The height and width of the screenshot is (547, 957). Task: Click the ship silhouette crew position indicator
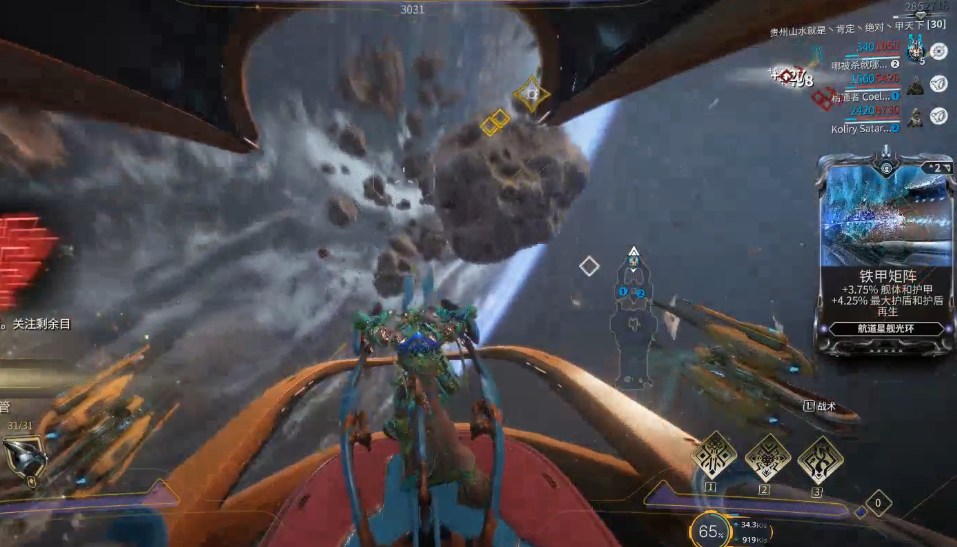pyautogui.click(x=633, y=320)
